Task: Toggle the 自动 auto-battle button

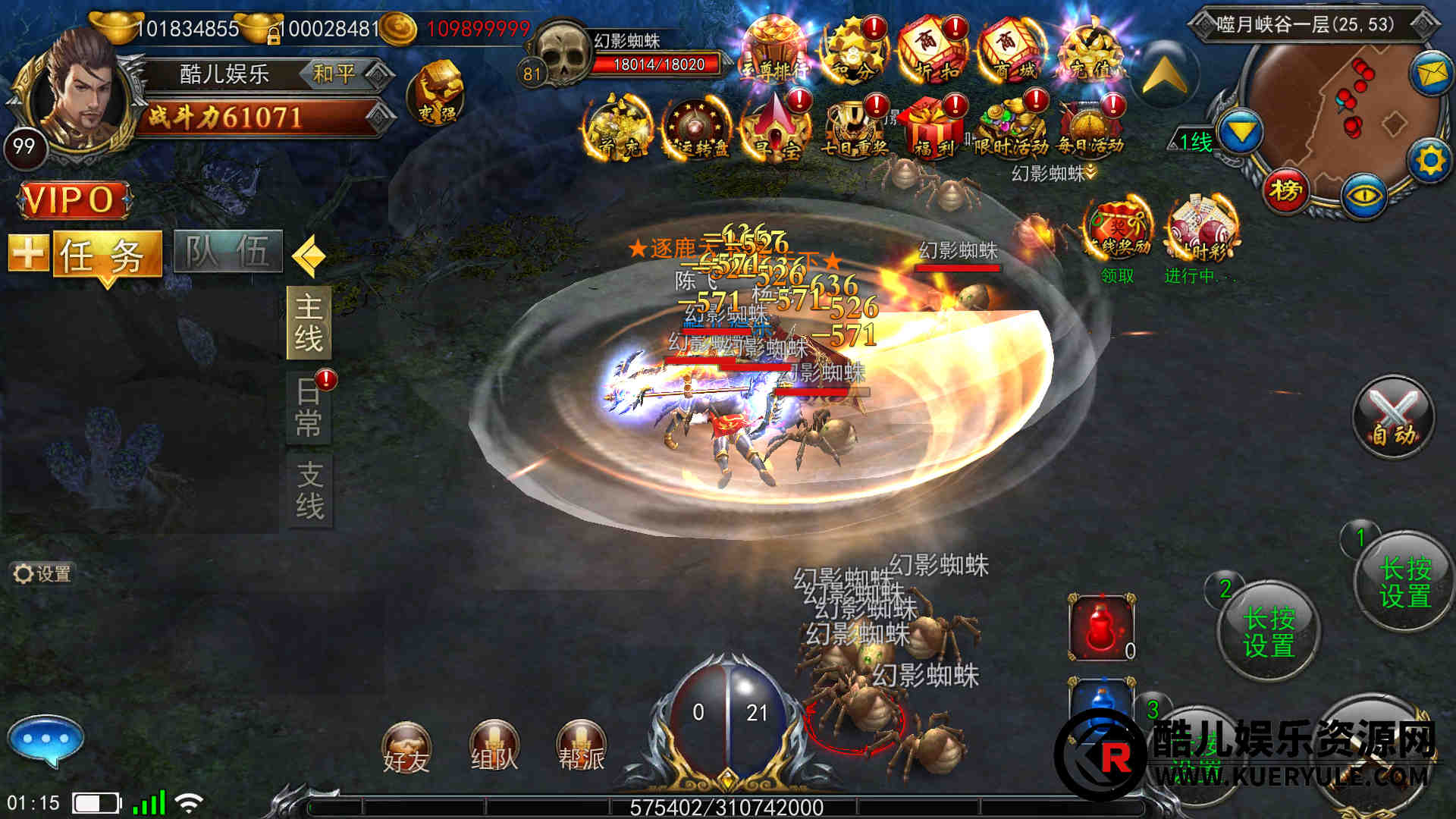Action: pyautogui.click(x=1394, y=416)
